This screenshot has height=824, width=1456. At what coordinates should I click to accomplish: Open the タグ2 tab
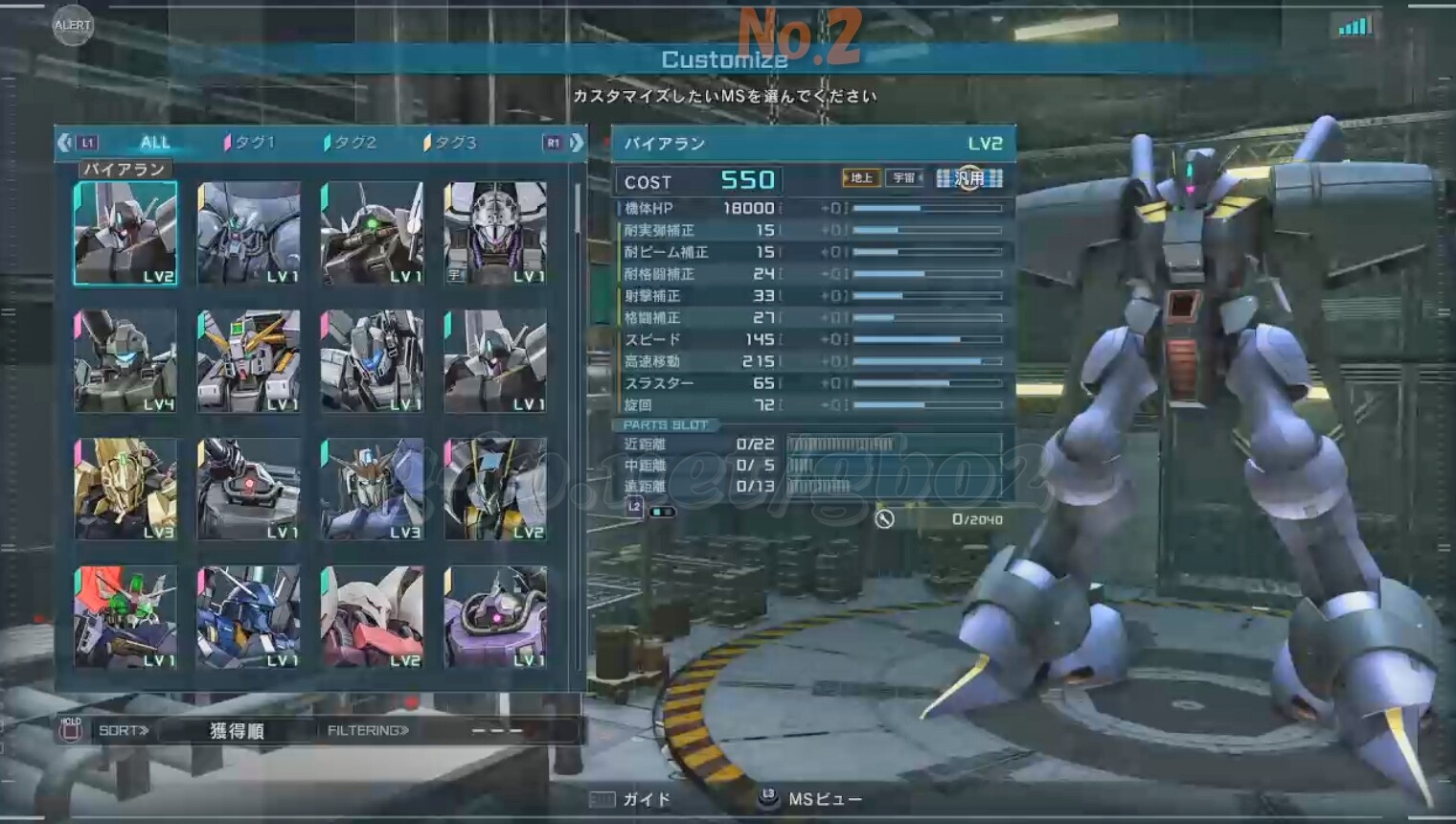[352, 143]
